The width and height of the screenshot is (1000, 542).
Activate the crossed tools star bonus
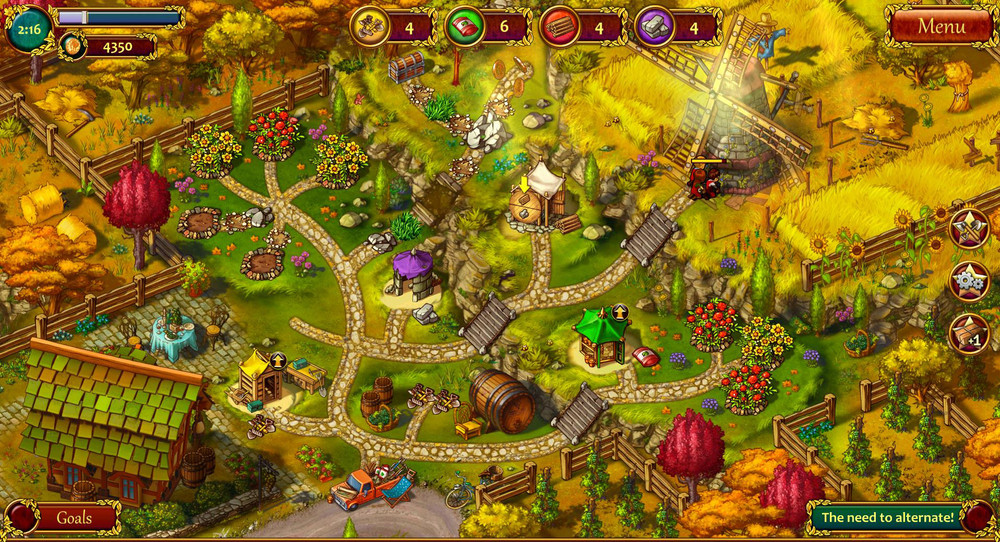969,229
